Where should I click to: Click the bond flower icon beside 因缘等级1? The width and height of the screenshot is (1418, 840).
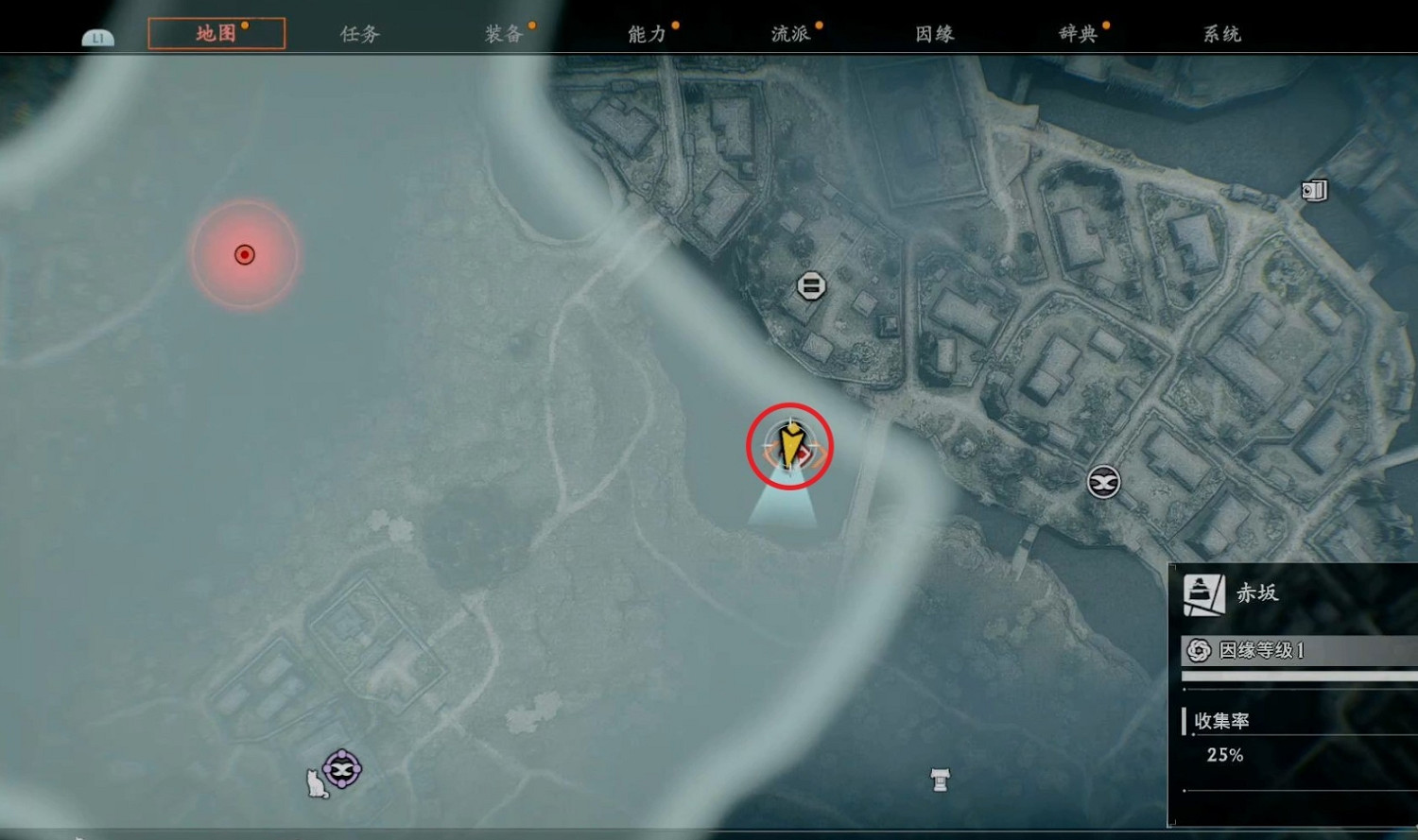click(1199, 652)
